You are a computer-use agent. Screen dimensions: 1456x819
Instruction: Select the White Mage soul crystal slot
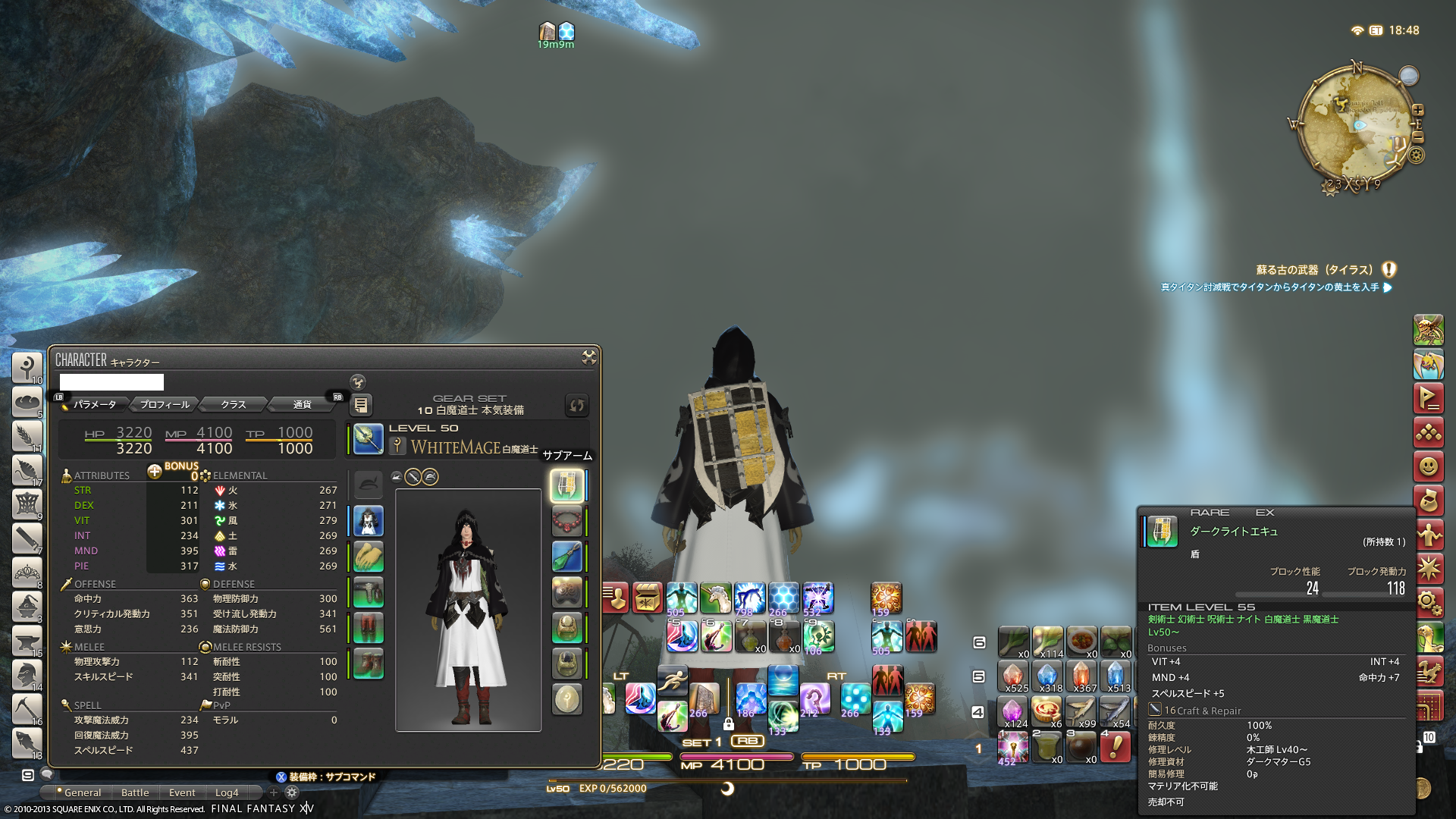click(566, 699)
